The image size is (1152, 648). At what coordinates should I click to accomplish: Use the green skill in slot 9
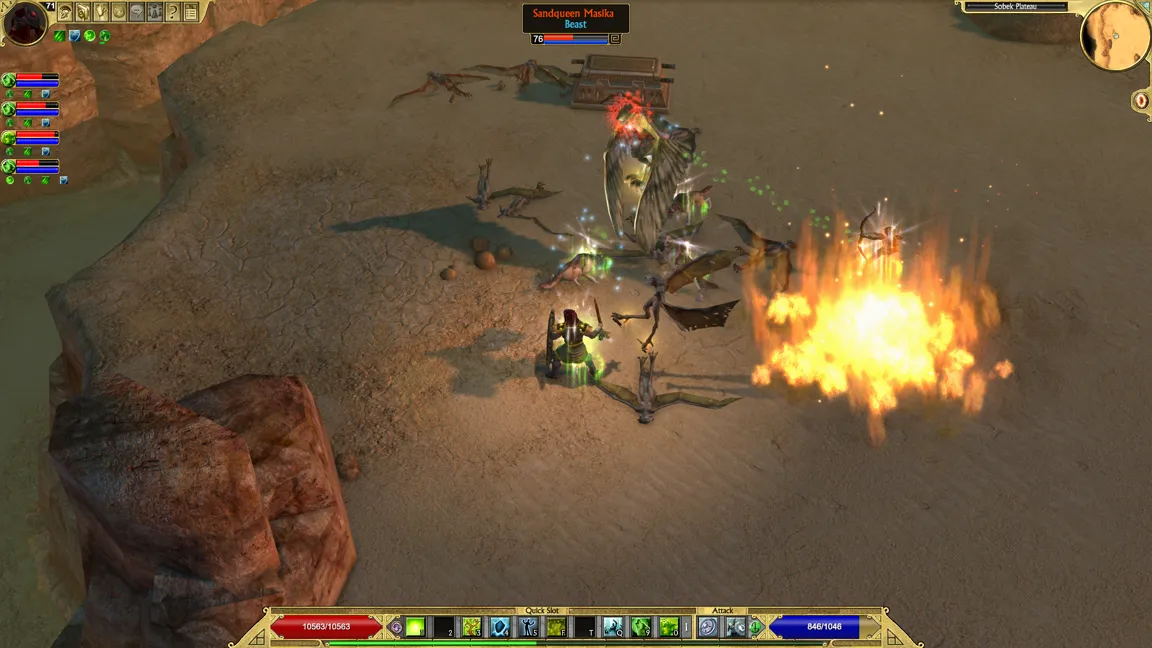(x=640, y=627)
